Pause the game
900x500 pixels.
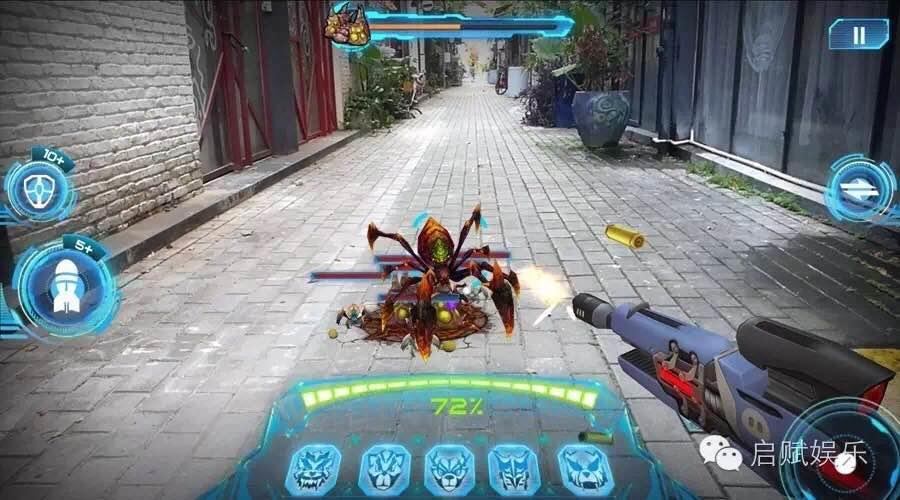point(858,34)
